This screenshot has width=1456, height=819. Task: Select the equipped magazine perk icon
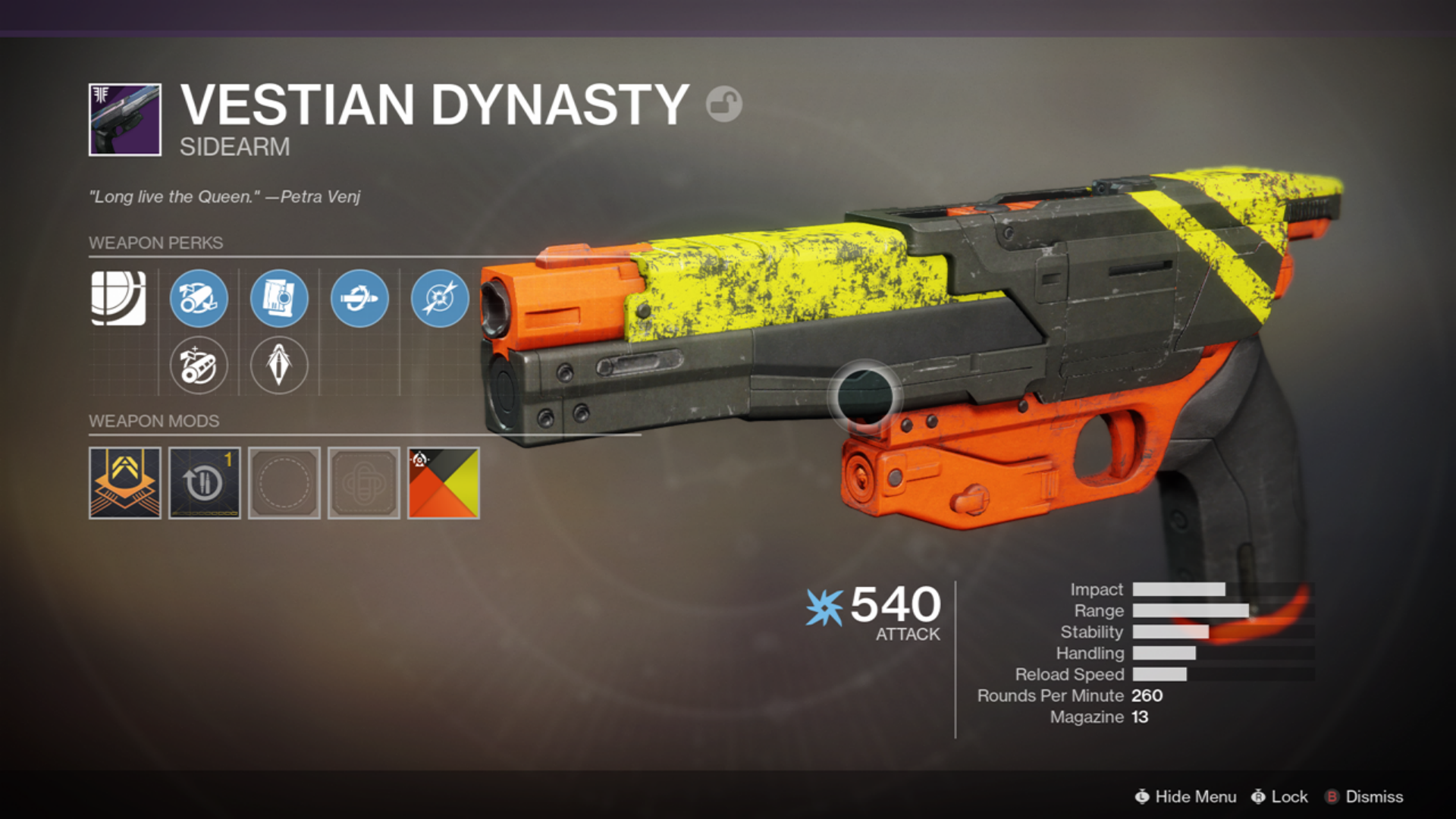pyautogui.click(x=280, y=299)
